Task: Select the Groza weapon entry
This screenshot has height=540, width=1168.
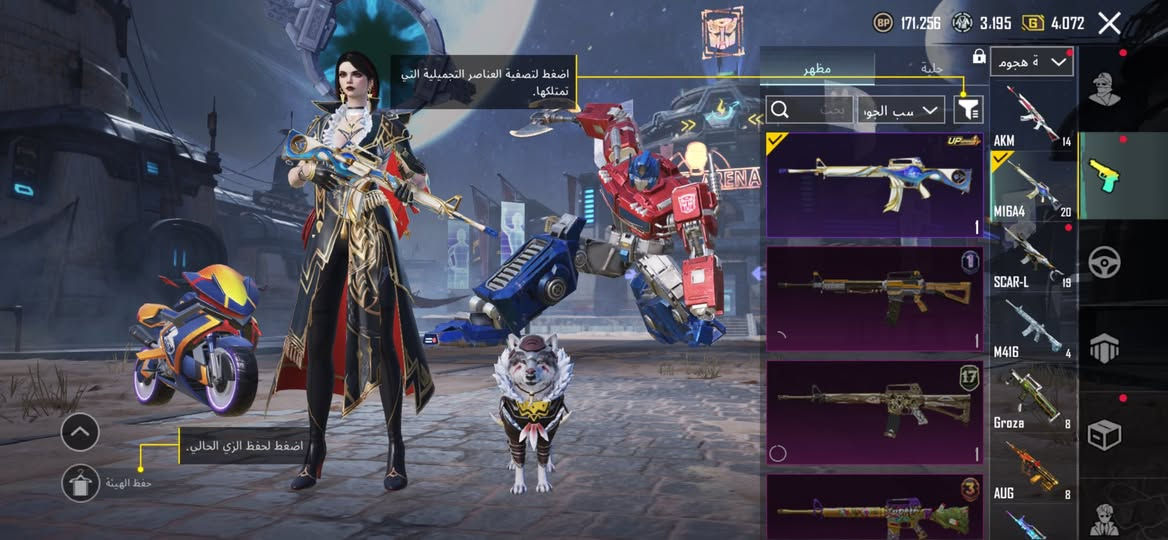Action: click(x=1032, y=399)
